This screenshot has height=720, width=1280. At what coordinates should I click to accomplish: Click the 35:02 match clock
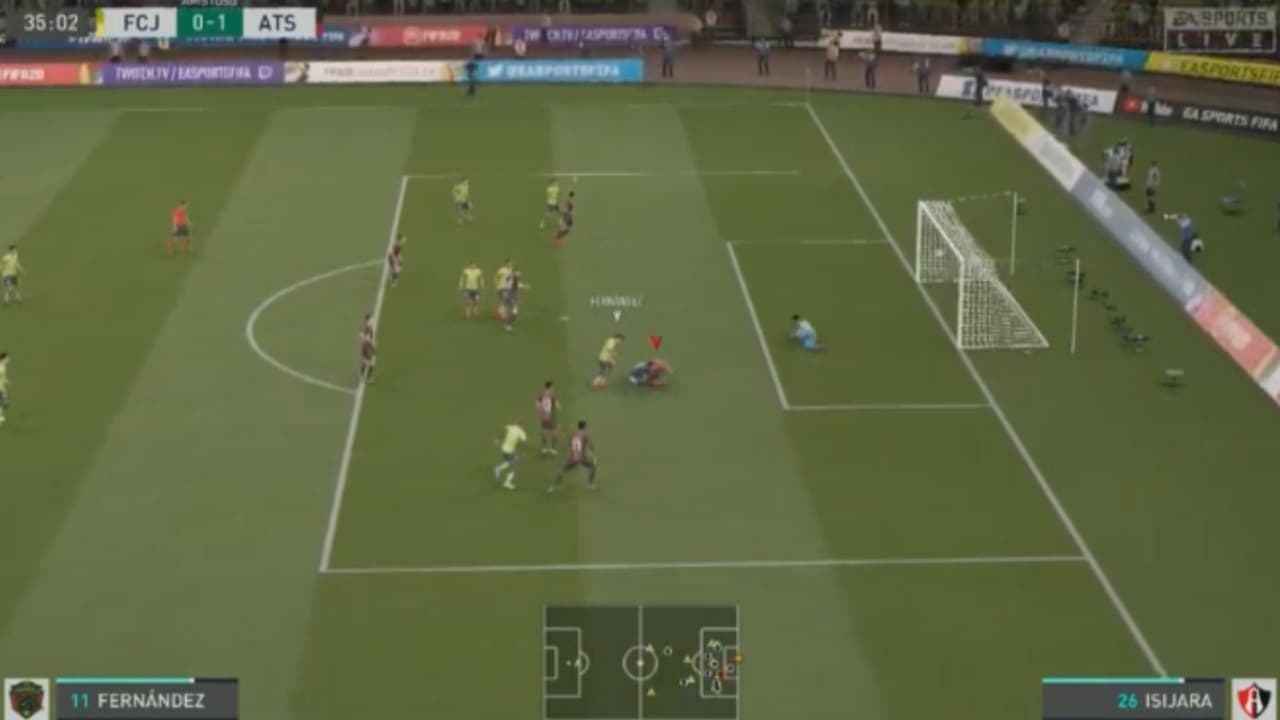(x=50, y=21)
